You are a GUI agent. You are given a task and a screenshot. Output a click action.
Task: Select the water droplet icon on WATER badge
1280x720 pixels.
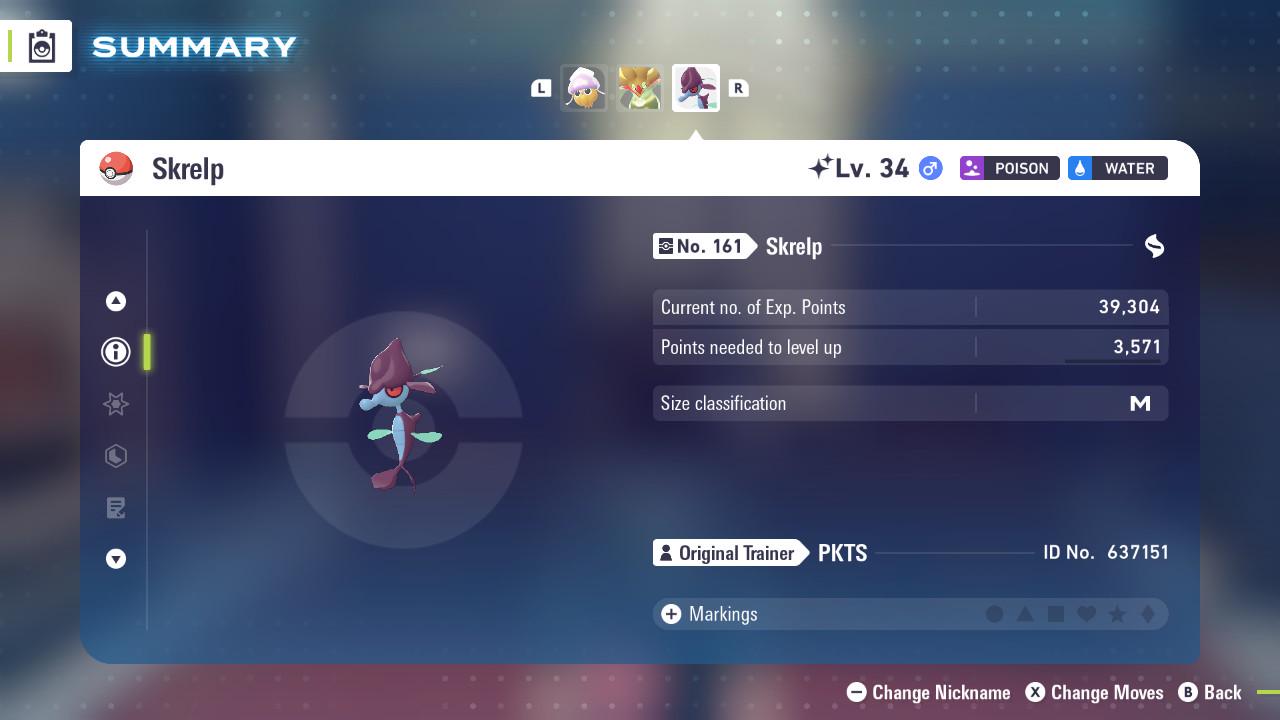point(1082,168)
